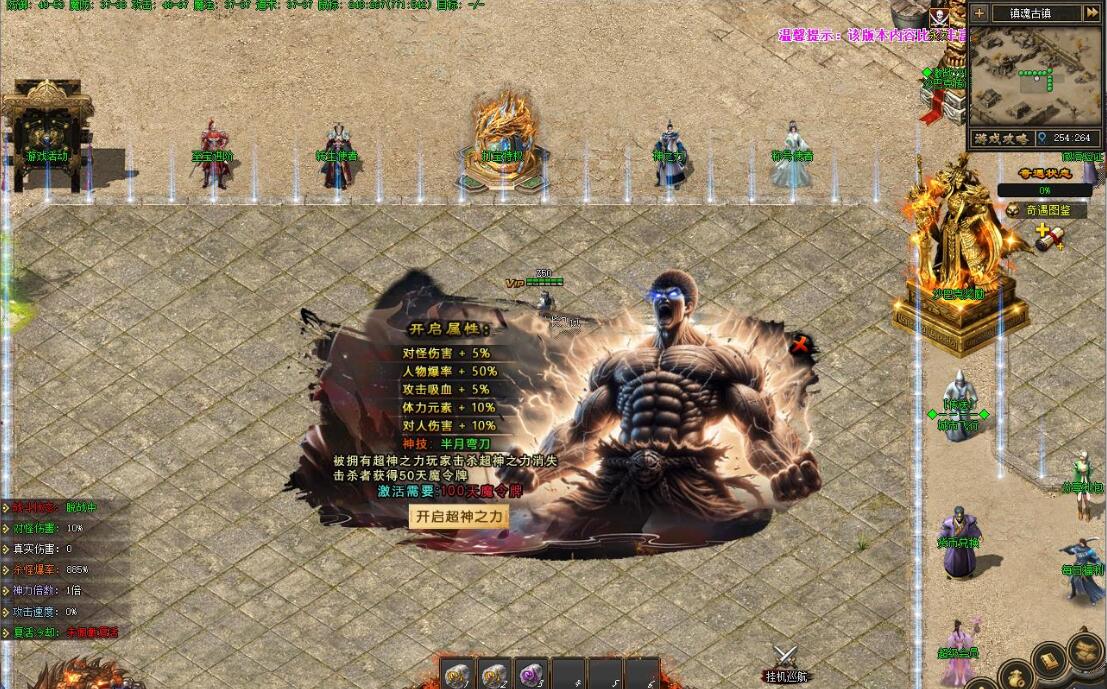Image resolution: width=1107 pixels, height=689 pixels.
Task: Use the item in hotbar slot 1
Action: pos(458,674)
